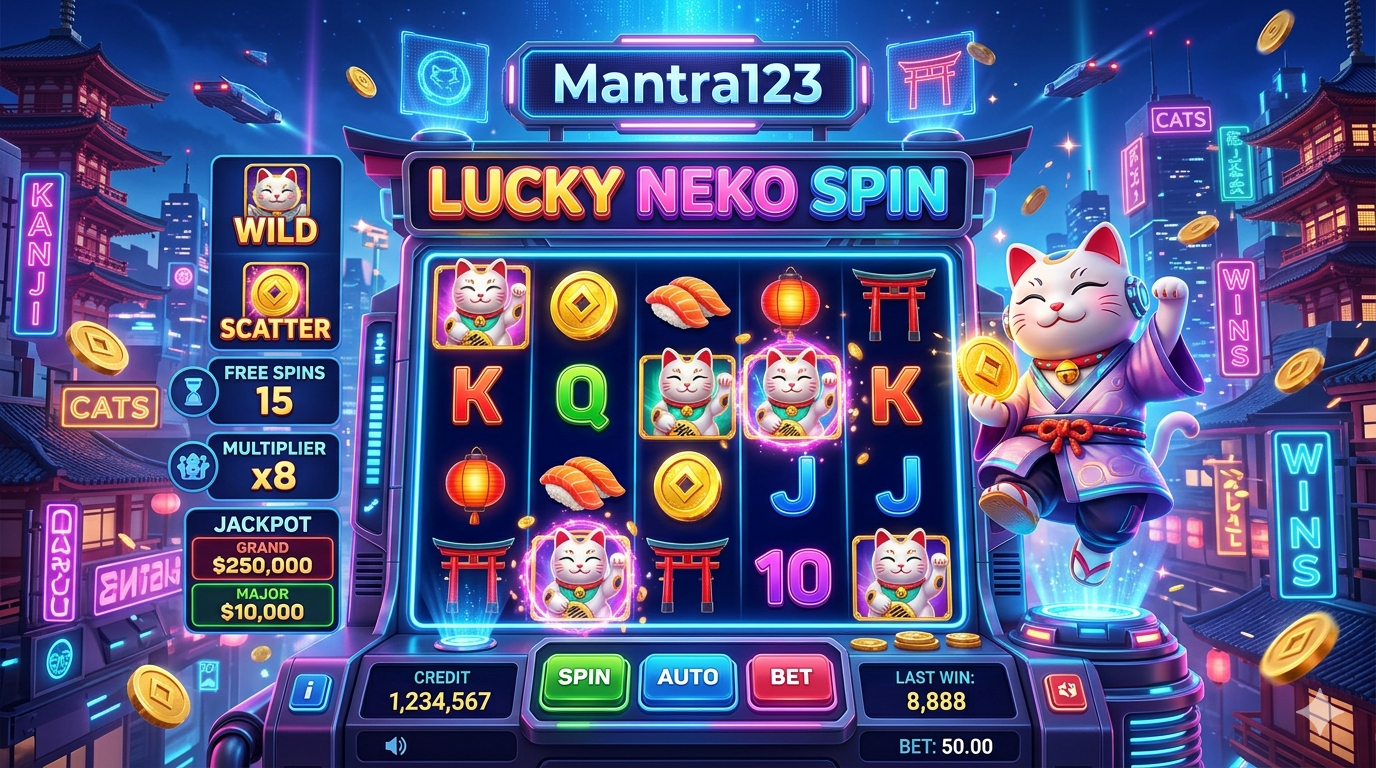This screenshot has width=1376, height=768.
Task: Hit the green SPIN button
Action: [584, 677]
